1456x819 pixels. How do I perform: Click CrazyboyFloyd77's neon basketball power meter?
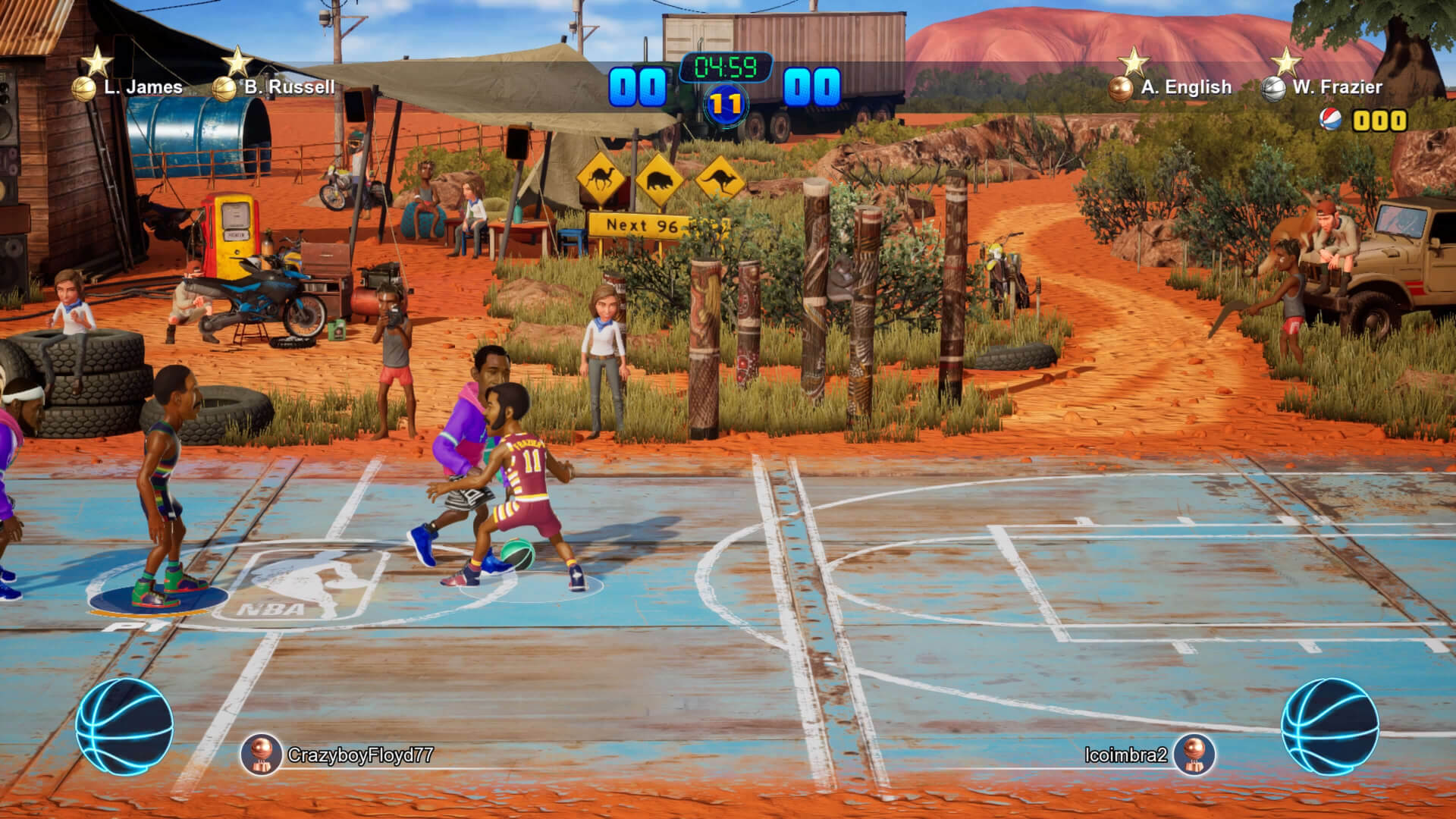pos(124,726)
